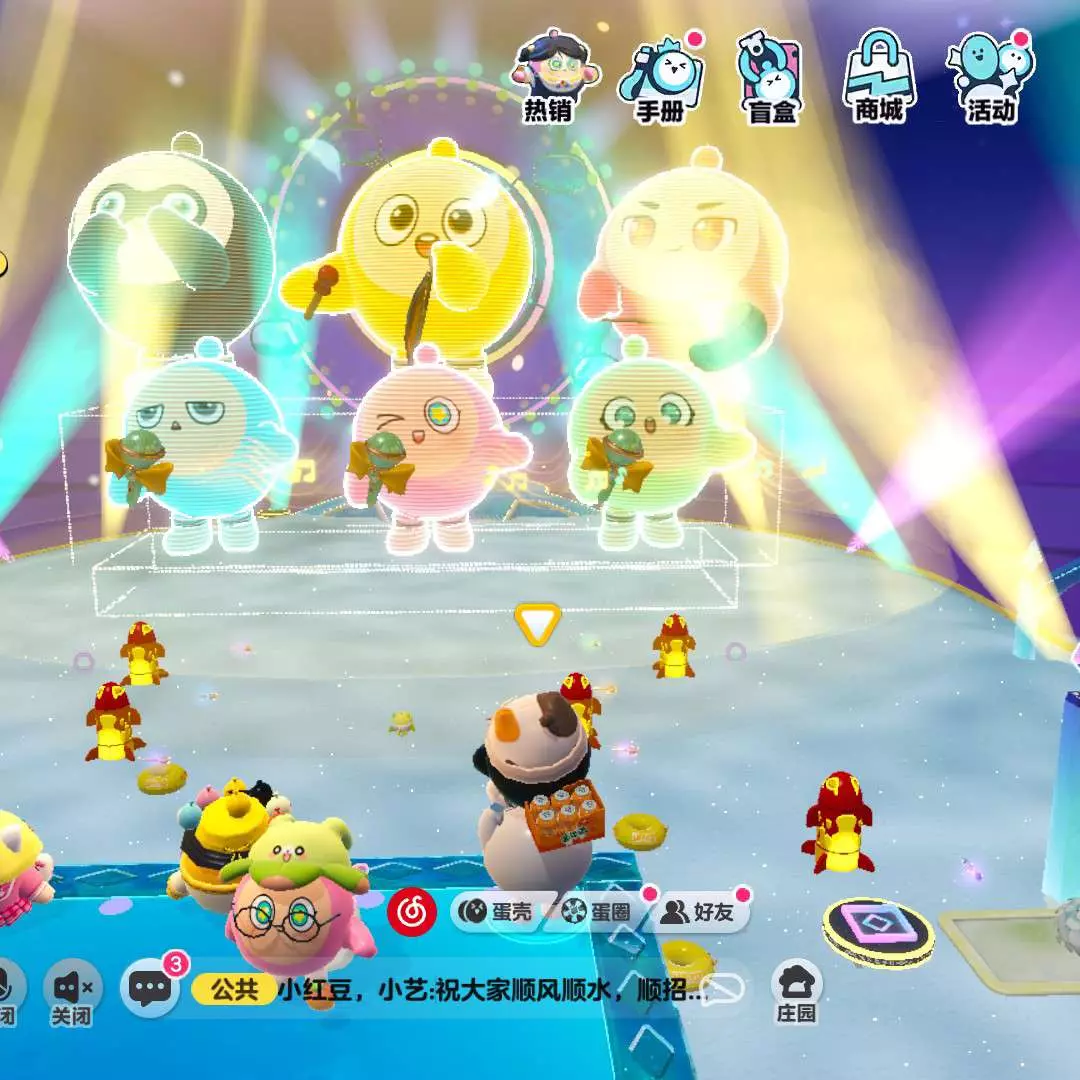Open the 盲盒 blind box menu

(x=771, y=77)
